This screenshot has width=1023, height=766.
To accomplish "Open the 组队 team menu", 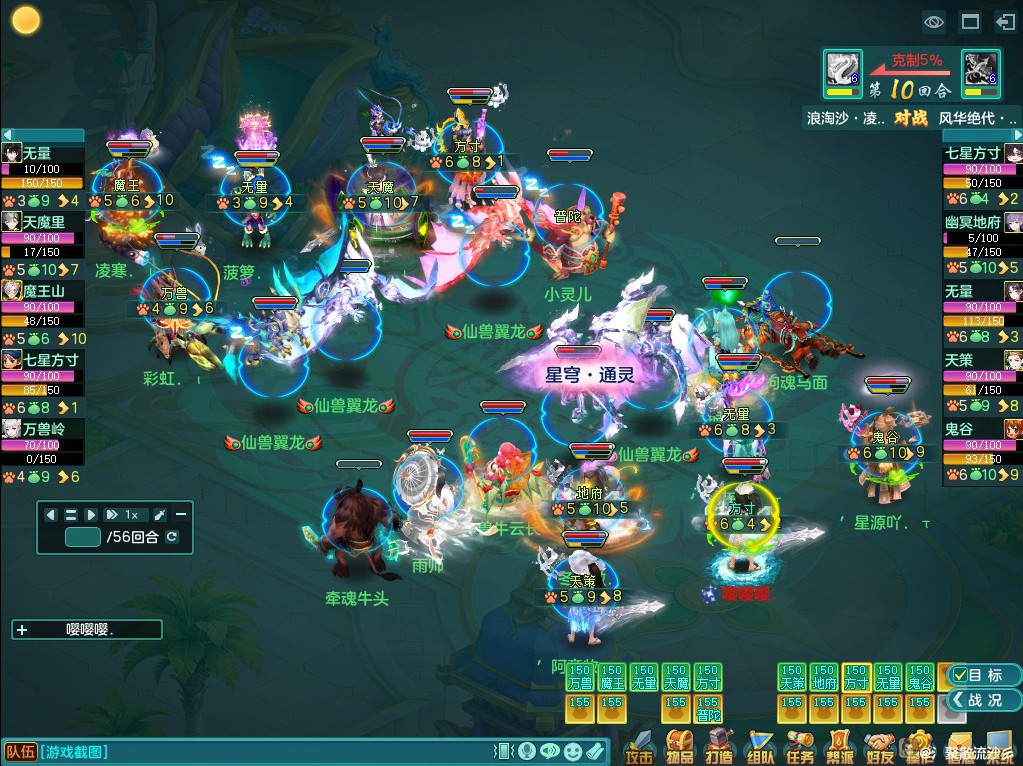I will coord(760,747).
